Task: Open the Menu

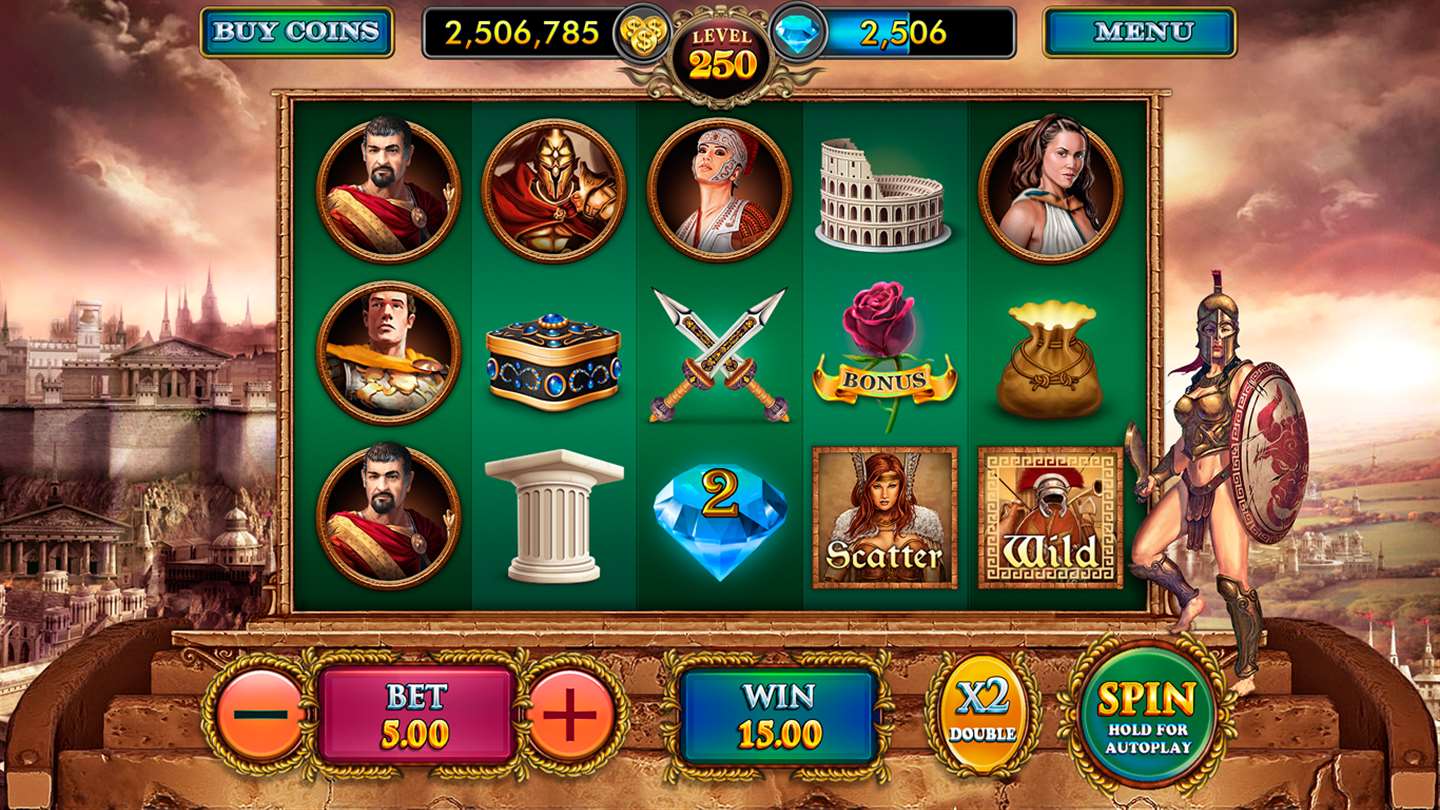Action: coord(1140,32)
